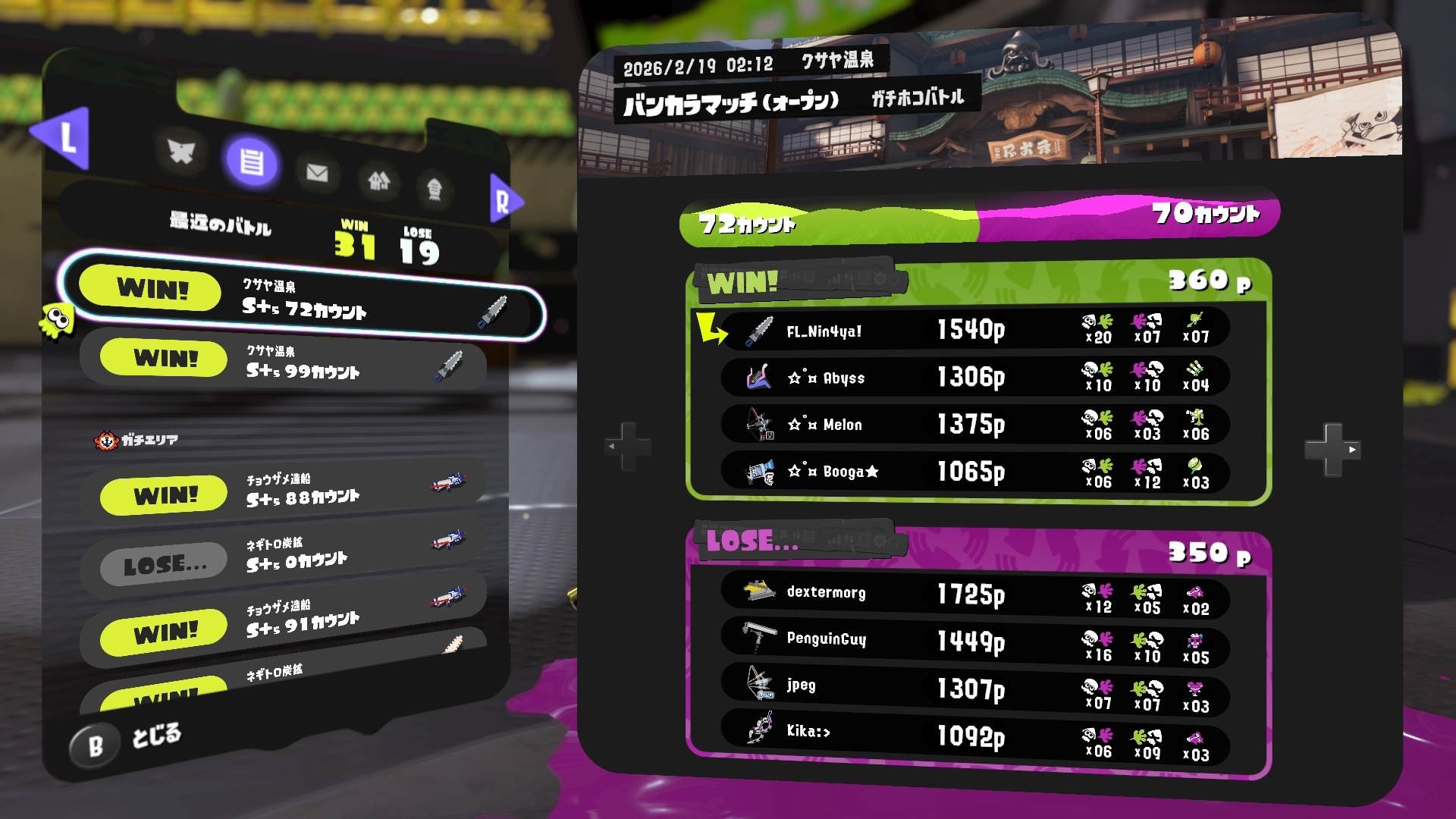Choose the Abyss player row
This screenshot has height=819, width=1456.
pyautogui.click(x=974, y=377)
